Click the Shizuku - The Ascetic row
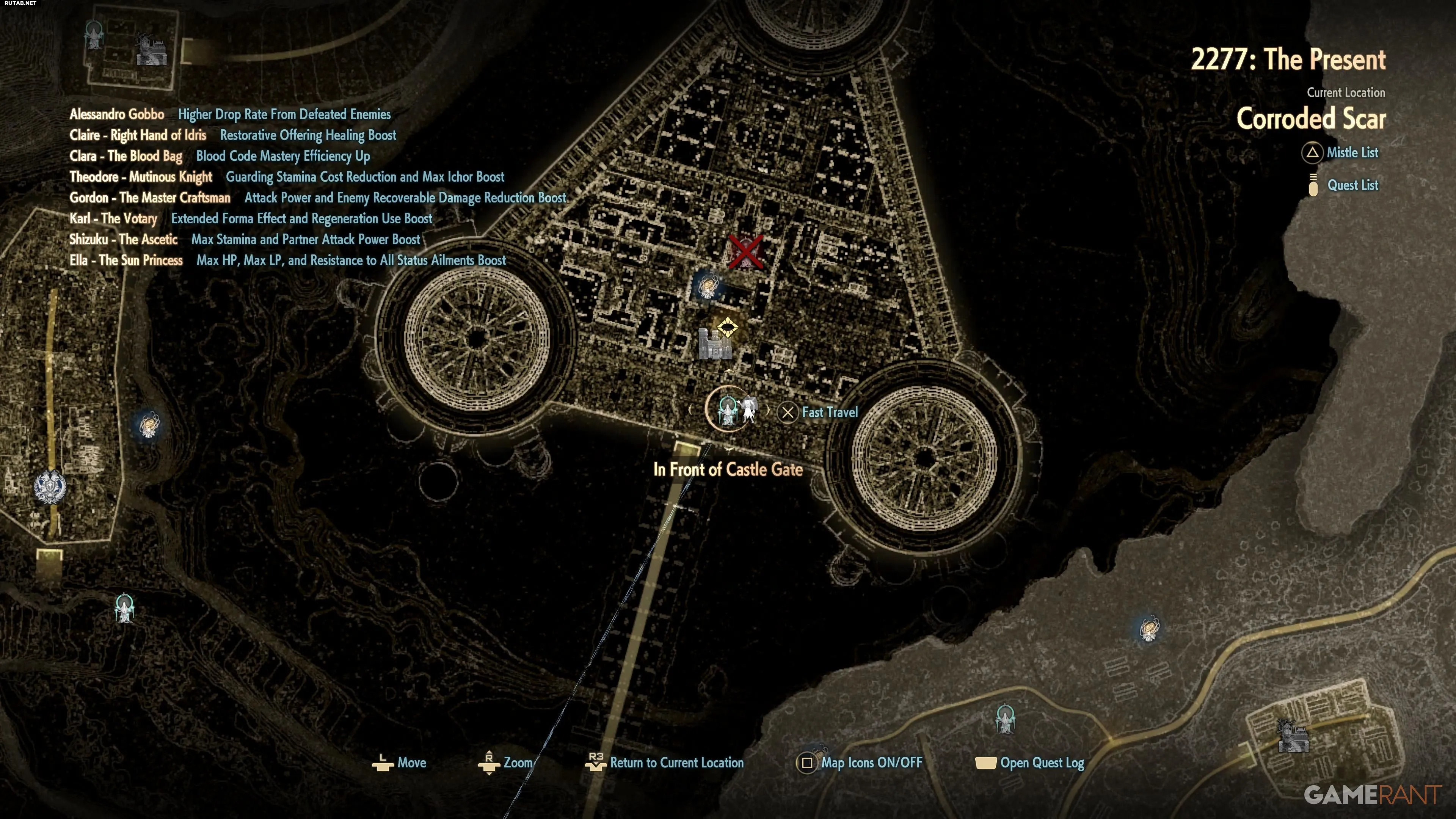This screenshot has width=1456, height=819. 123,240
